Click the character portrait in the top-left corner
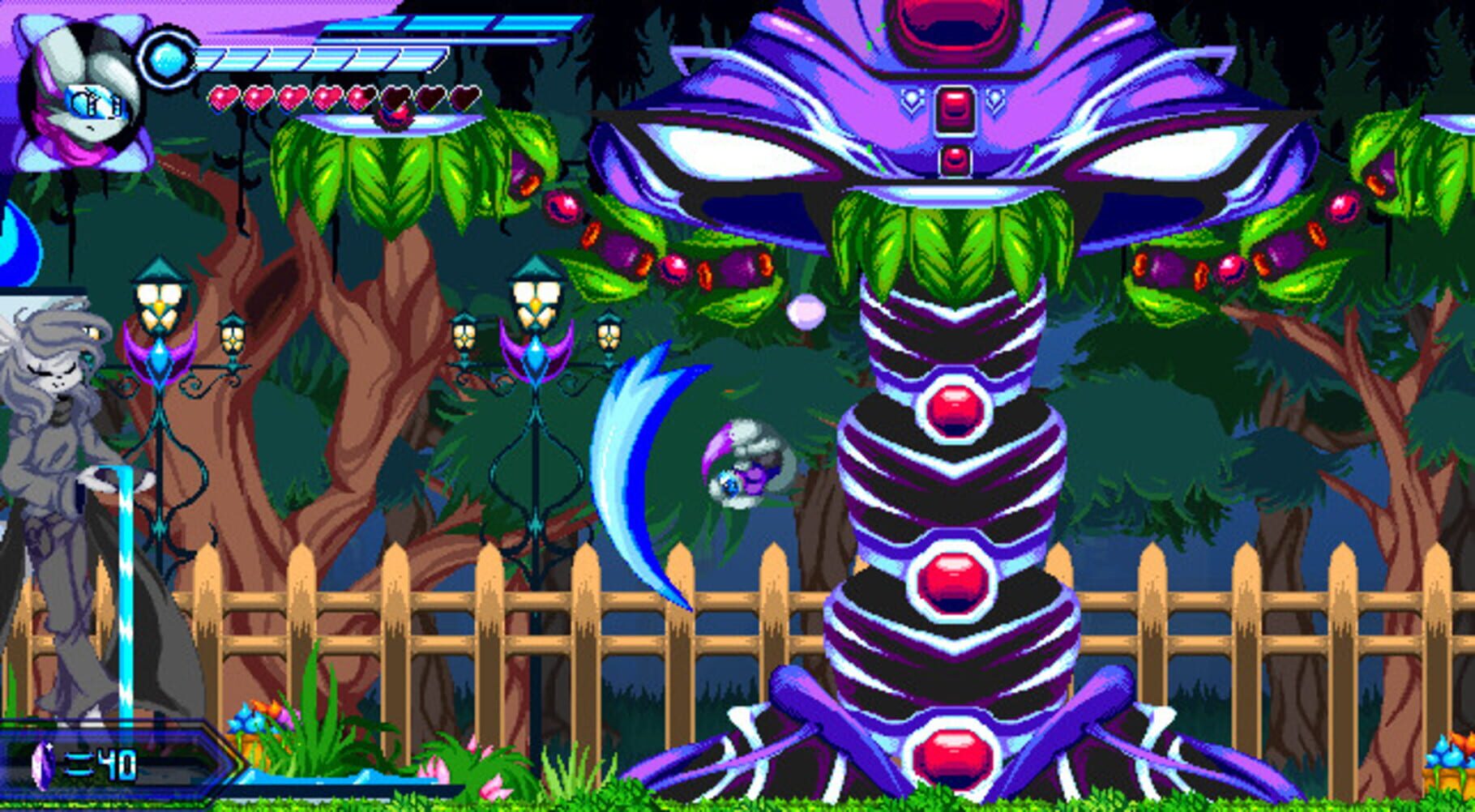 click(77, 89)
